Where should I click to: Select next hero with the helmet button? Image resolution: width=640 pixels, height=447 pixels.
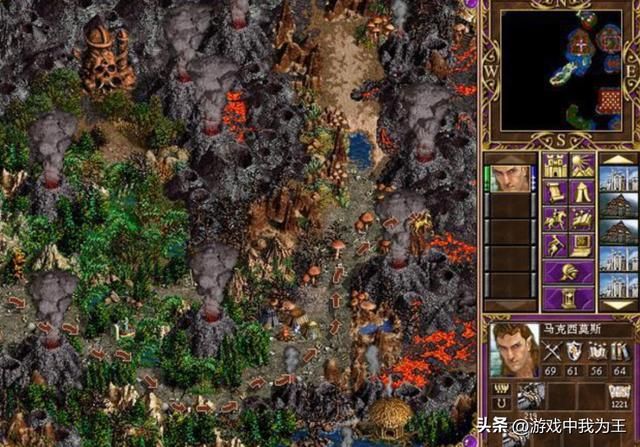coord(567,270)
